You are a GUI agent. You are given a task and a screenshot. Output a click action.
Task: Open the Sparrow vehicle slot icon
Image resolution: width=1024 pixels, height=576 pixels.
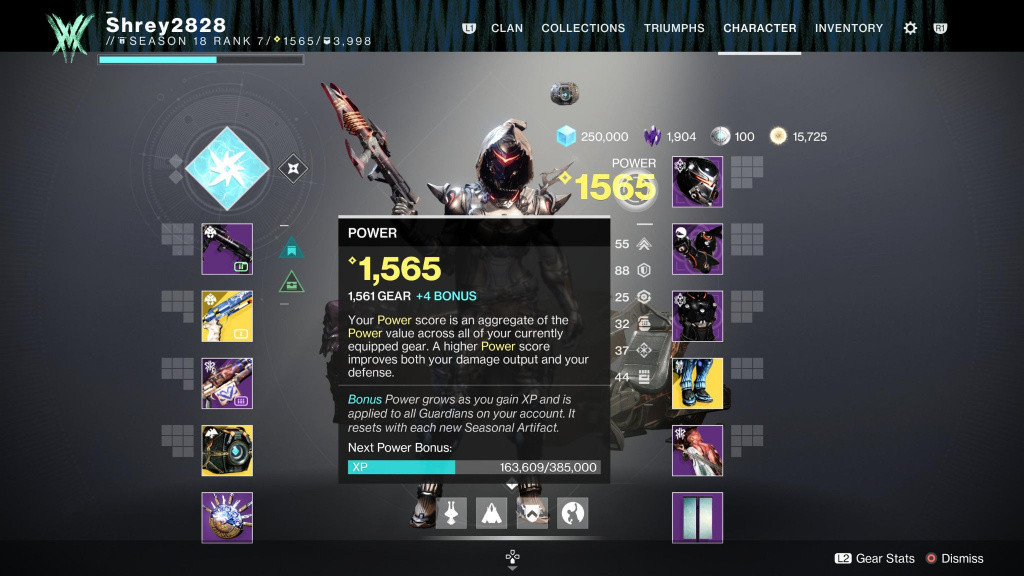(451, 513)
